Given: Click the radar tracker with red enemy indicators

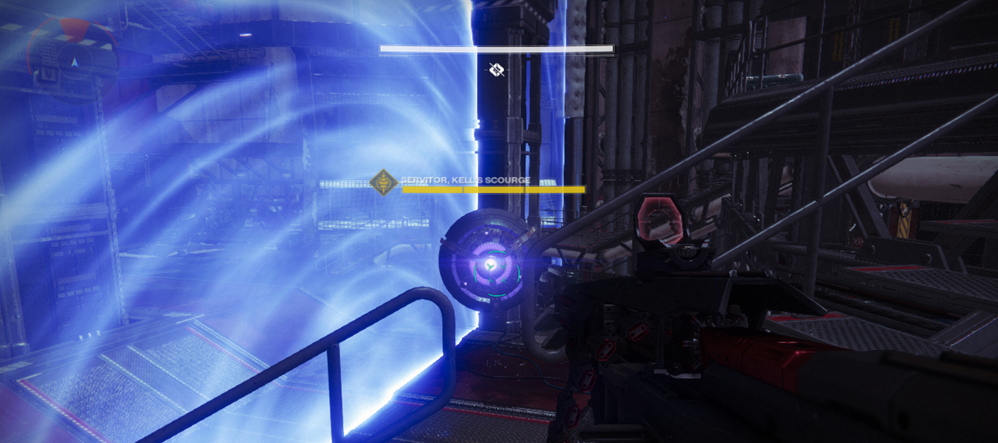Looking at the screenshot, I should click(68, 57).
